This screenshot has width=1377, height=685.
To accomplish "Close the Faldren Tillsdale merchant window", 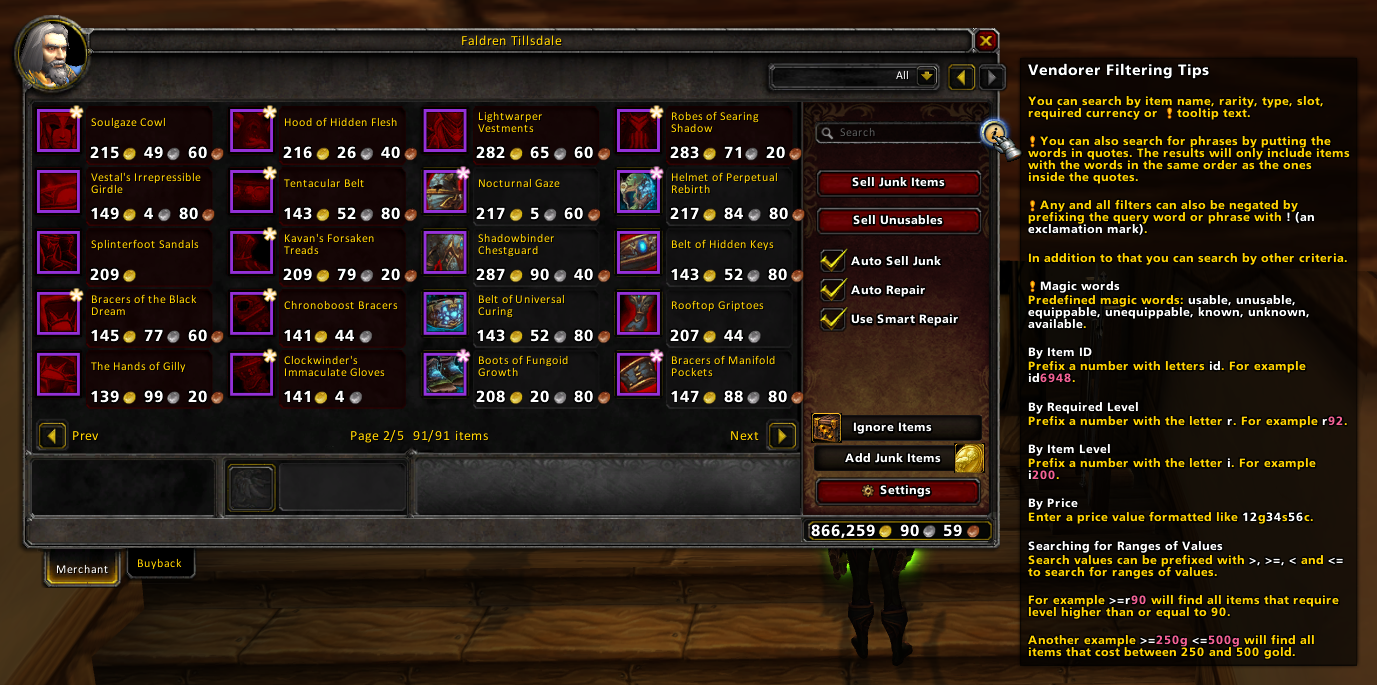I will [986, 41].
